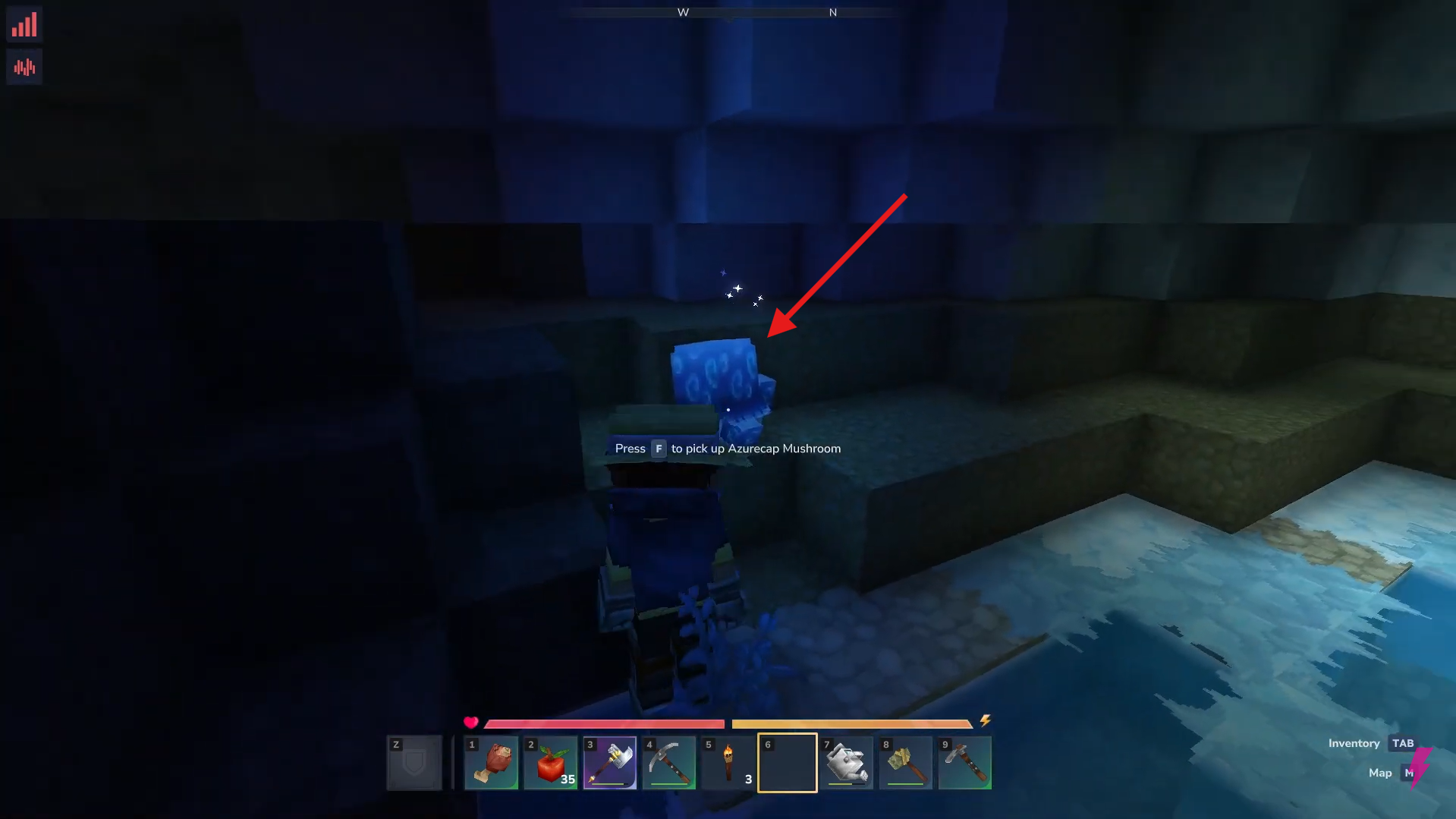Equip the hammer in hotbar slot 9
The height and width of the screenshot is (819, 1456).
964,762
